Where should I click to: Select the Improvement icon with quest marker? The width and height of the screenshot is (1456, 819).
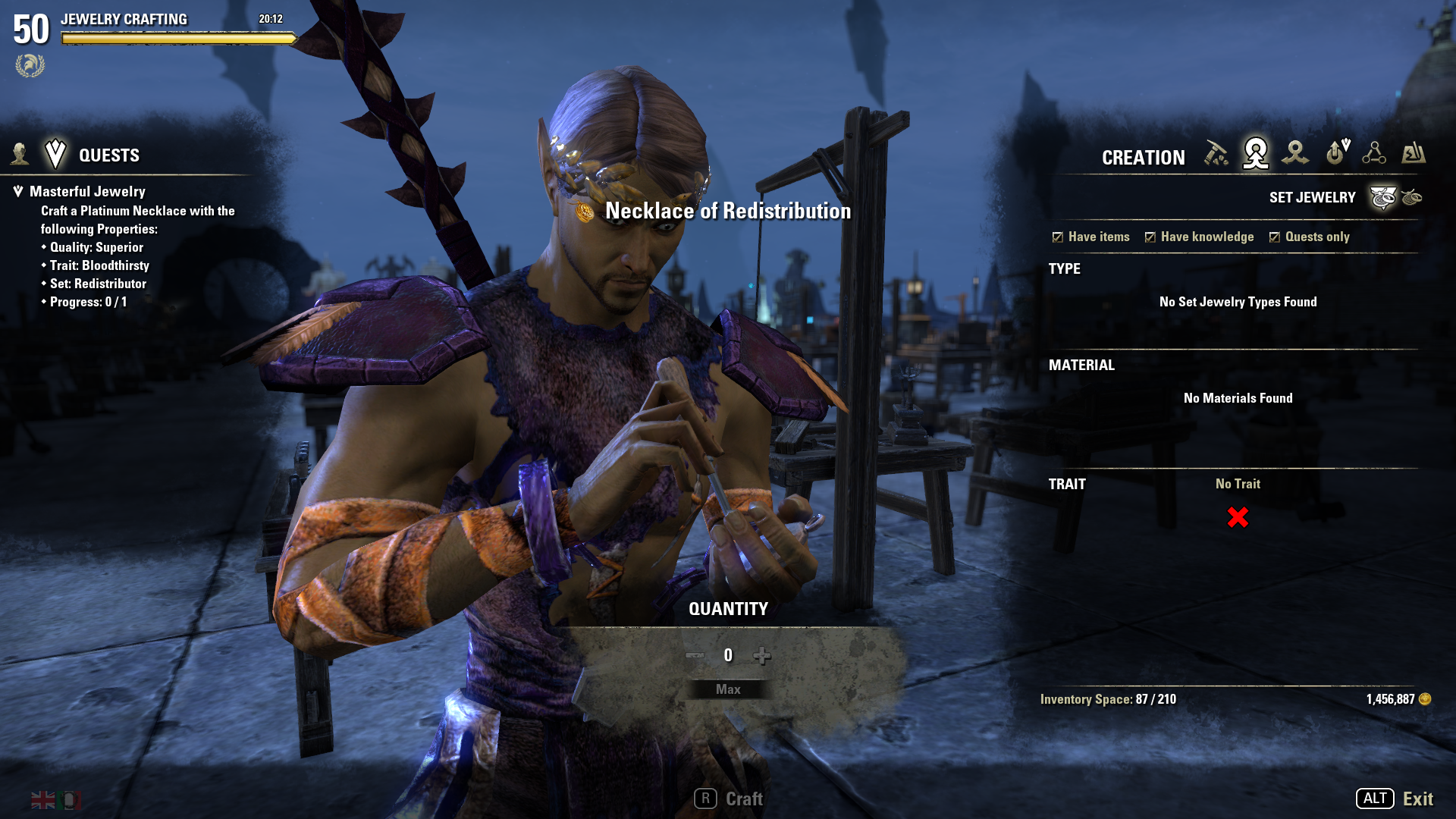[x=1335, y=154]
